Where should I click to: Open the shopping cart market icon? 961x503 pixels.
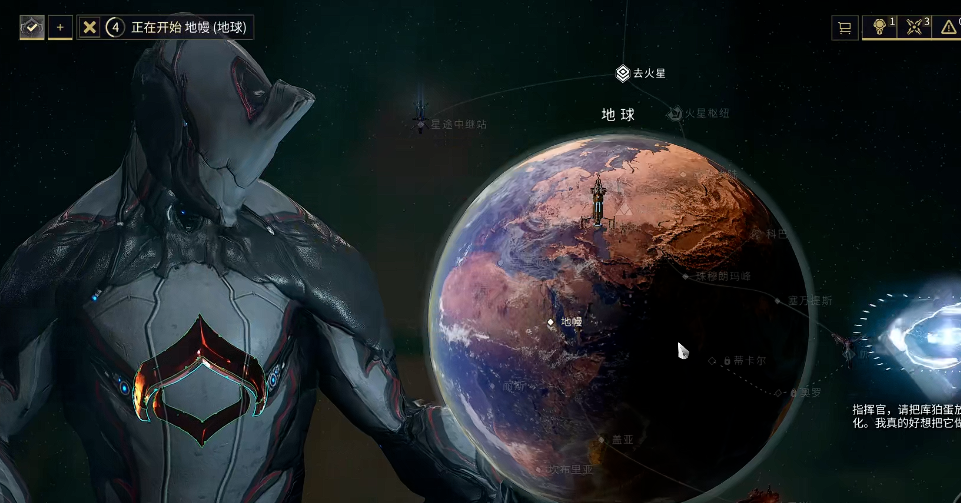pos(845,28)
